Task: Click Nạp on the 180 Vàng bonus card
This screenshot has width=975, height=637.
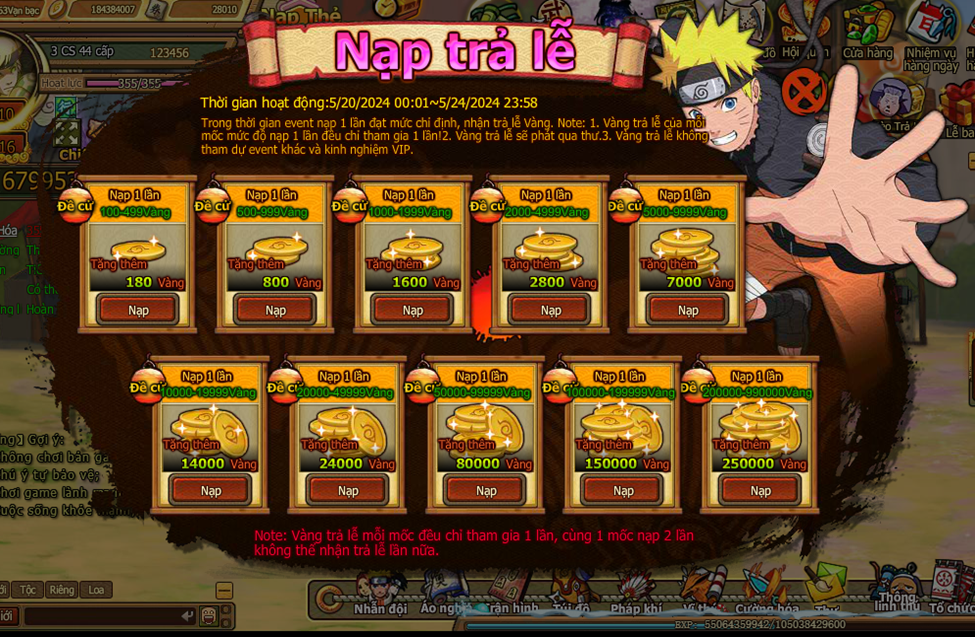Action: (138, 310)
